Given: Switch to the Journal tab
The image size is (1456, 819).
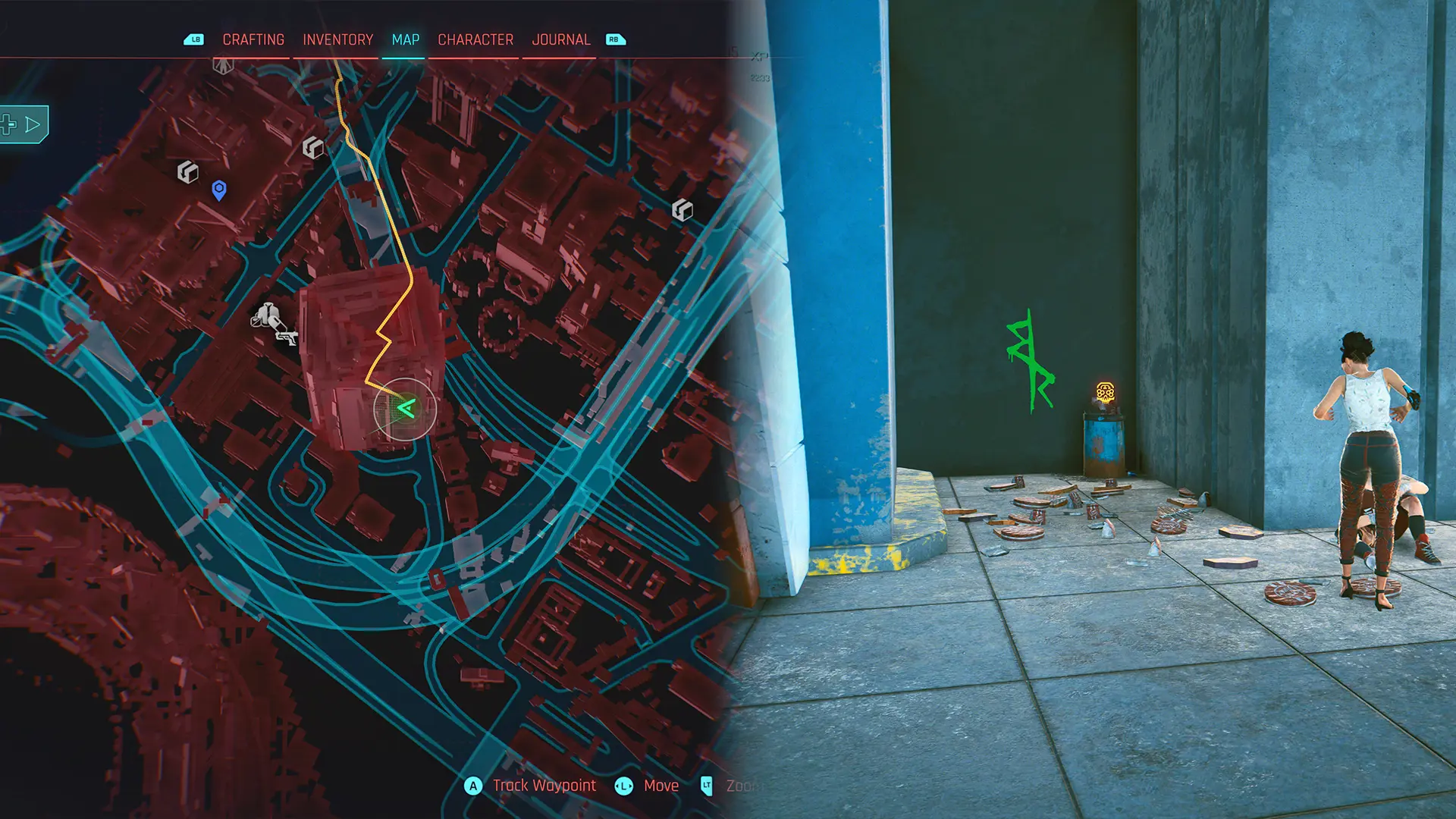Looking at the screenshot, I should point(562,39).
